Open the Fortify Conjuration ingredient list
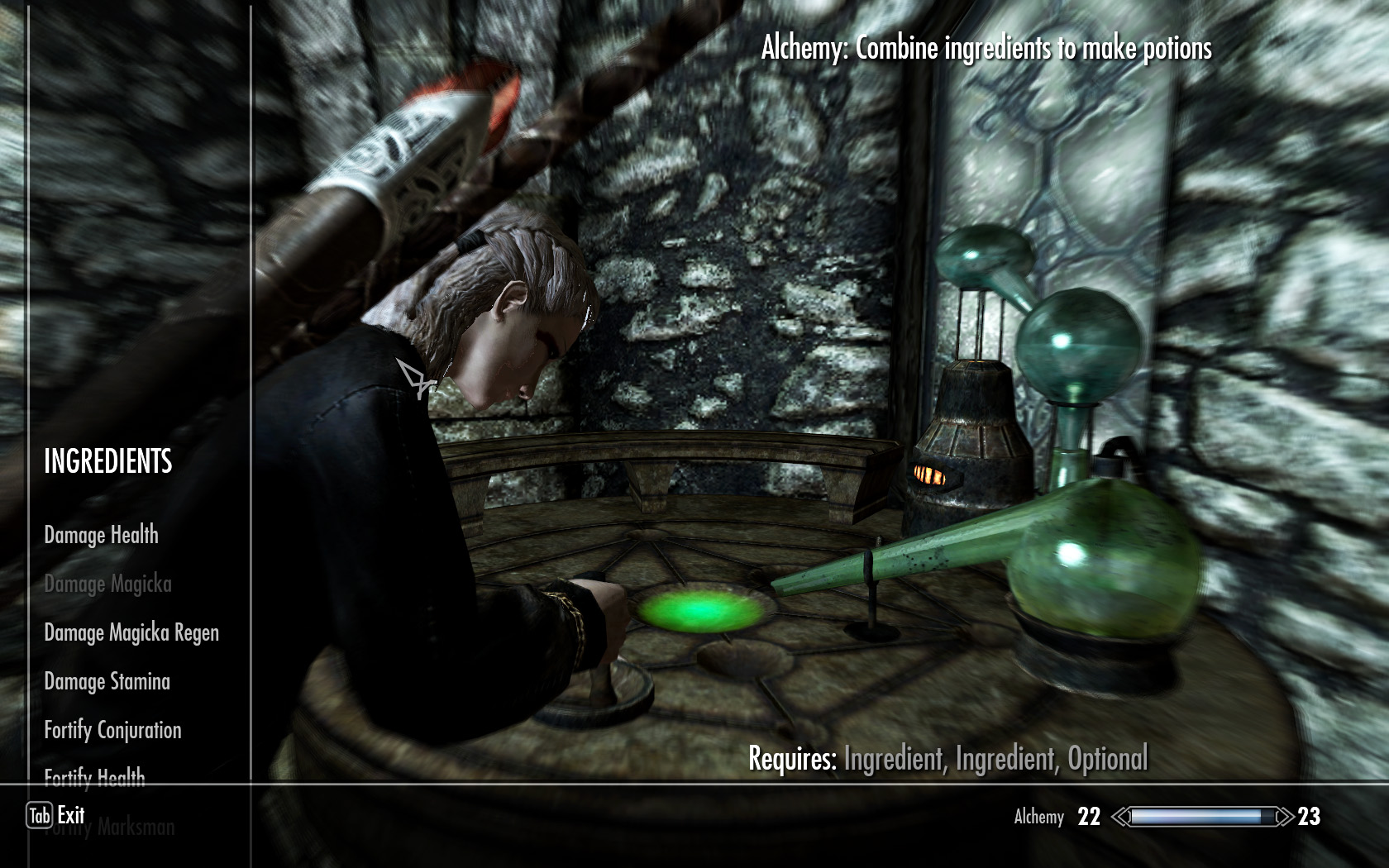1389x868 pixels. (112, 730)
